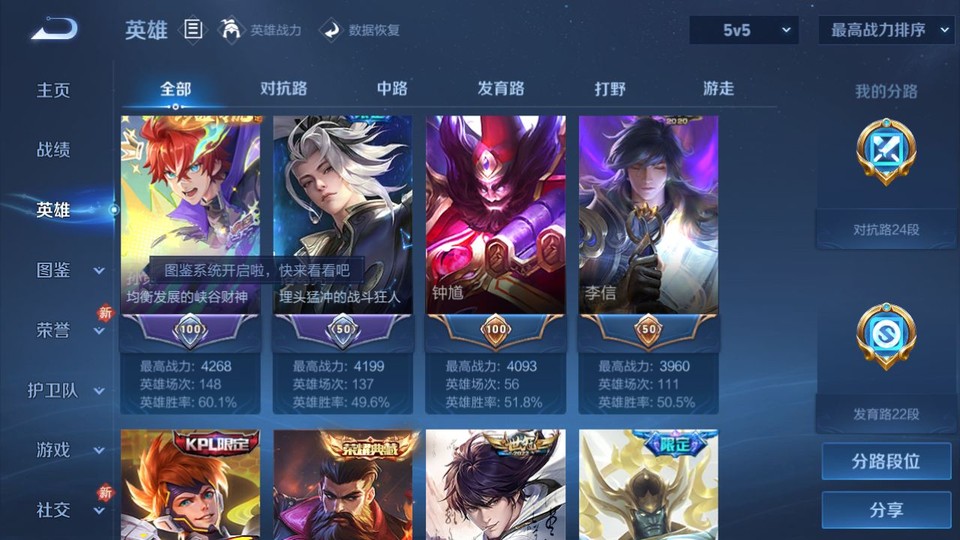Viewport: 960px width, 540px height.
Task: Open 英雄战力 hero power page
Action: 262,30
